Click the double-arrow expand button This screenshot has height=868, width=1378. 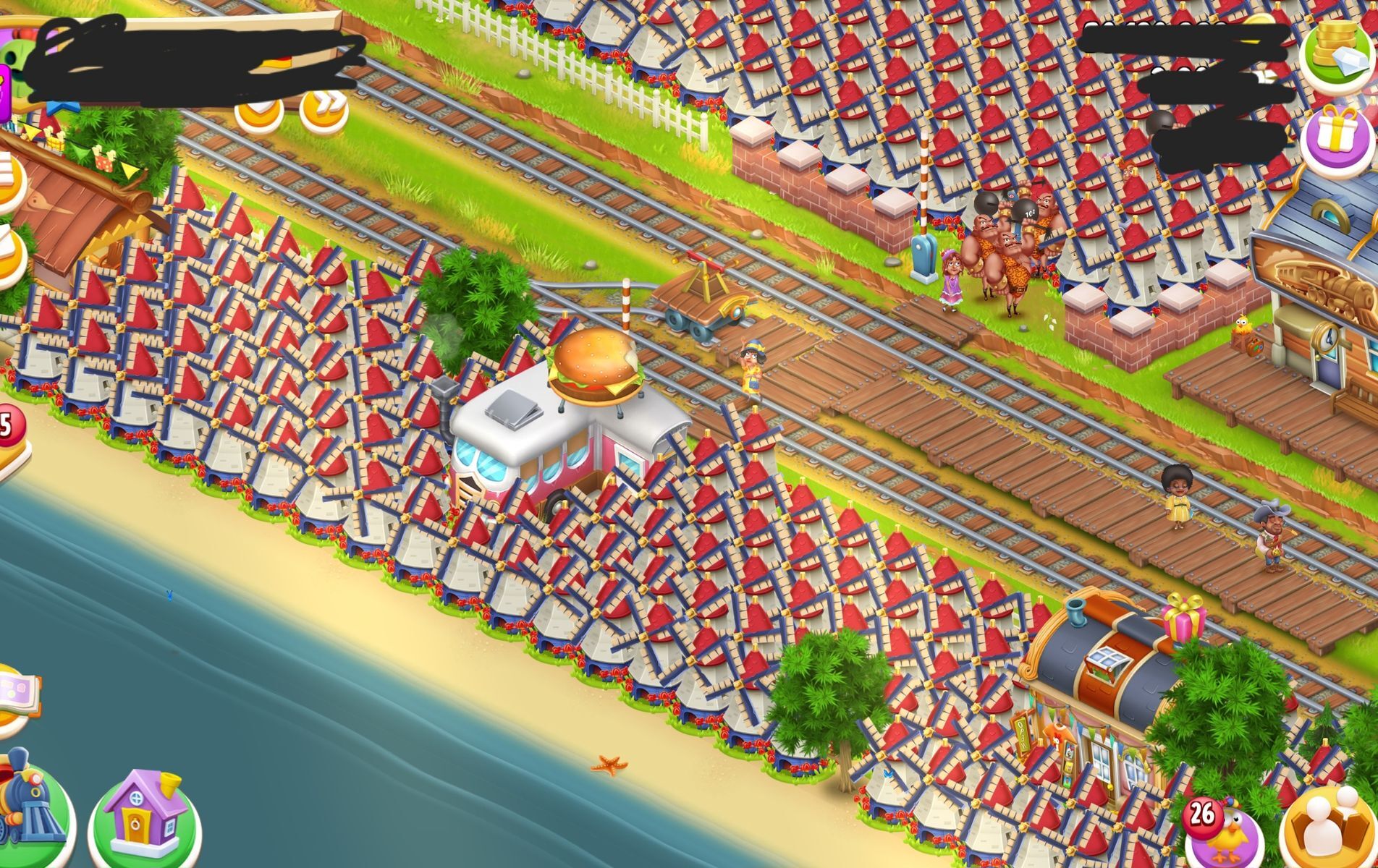tap(324, 109)
